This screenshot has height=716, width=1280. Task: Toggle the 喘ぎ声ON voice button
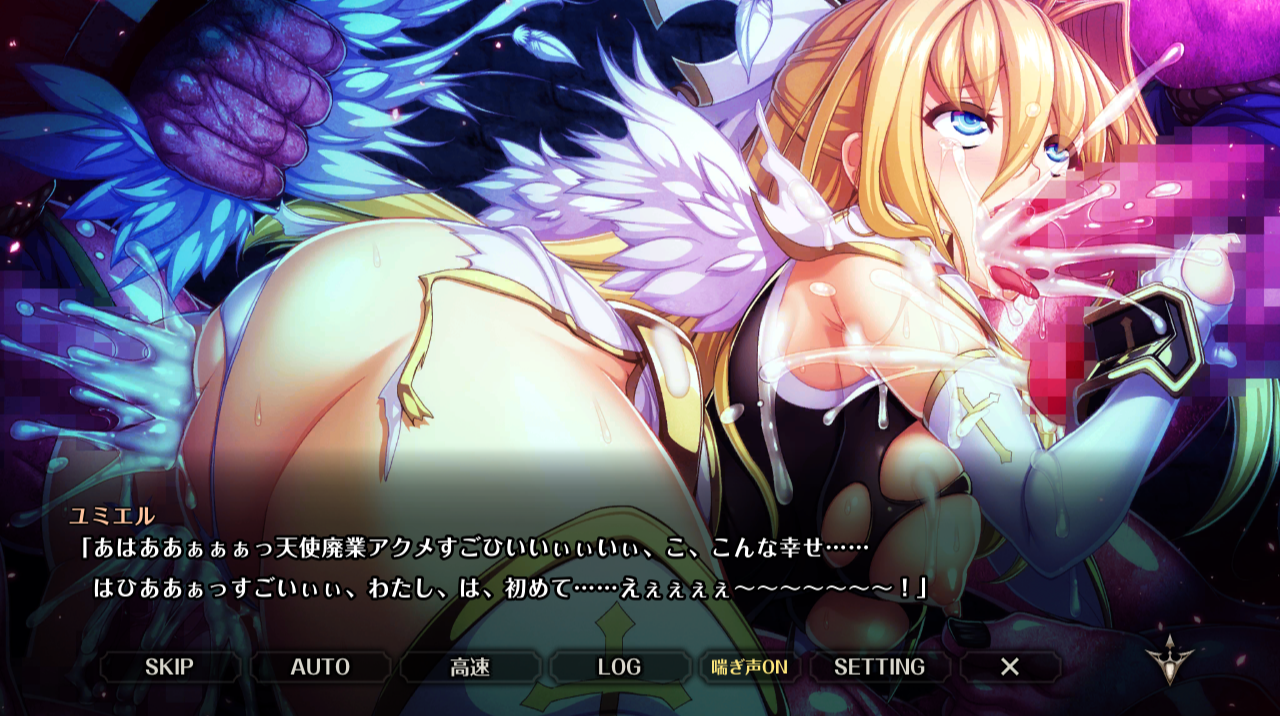pyautogui.click(x=749, y=667)
